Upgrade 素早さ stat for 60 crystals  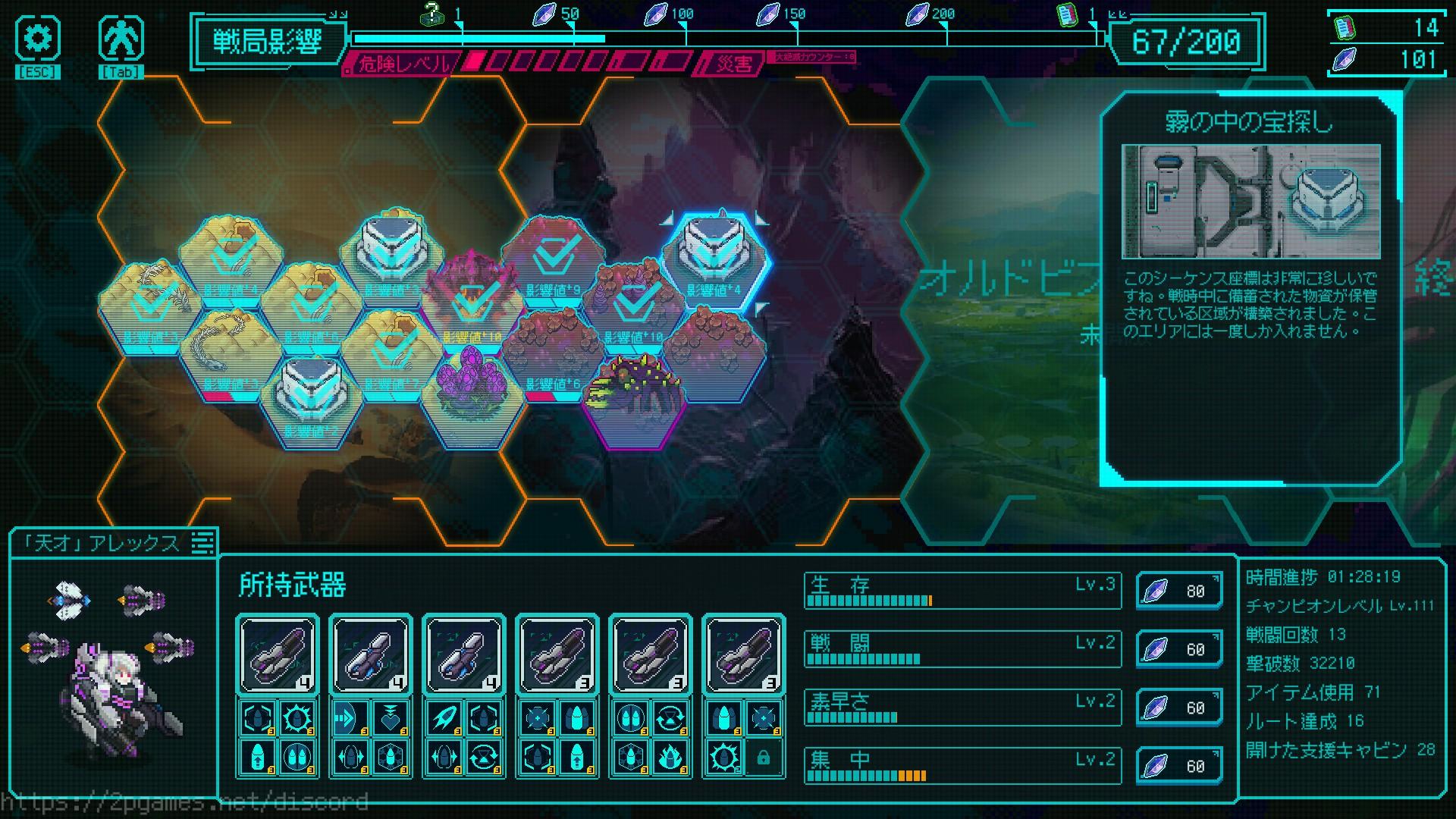click(x=1178, y=708)
